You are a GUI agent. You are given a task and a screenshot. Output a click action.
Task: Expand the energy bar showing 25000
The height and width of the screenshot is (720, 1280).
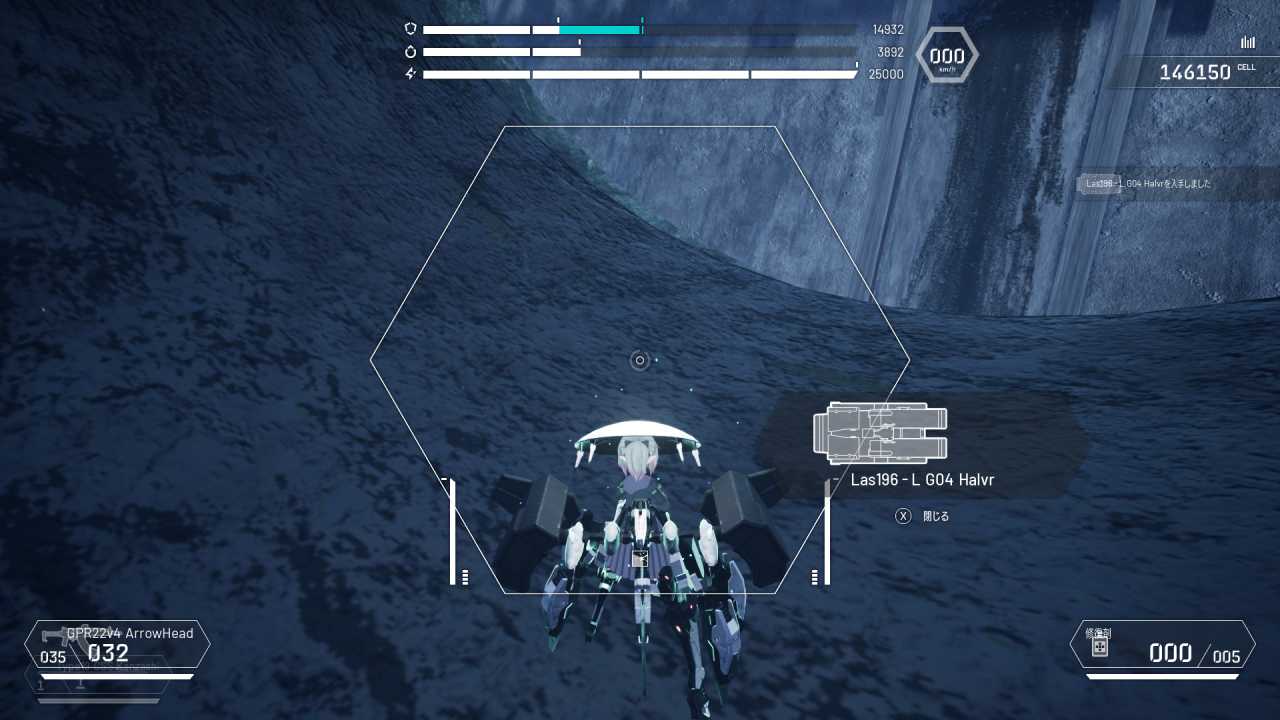[640, 73]
